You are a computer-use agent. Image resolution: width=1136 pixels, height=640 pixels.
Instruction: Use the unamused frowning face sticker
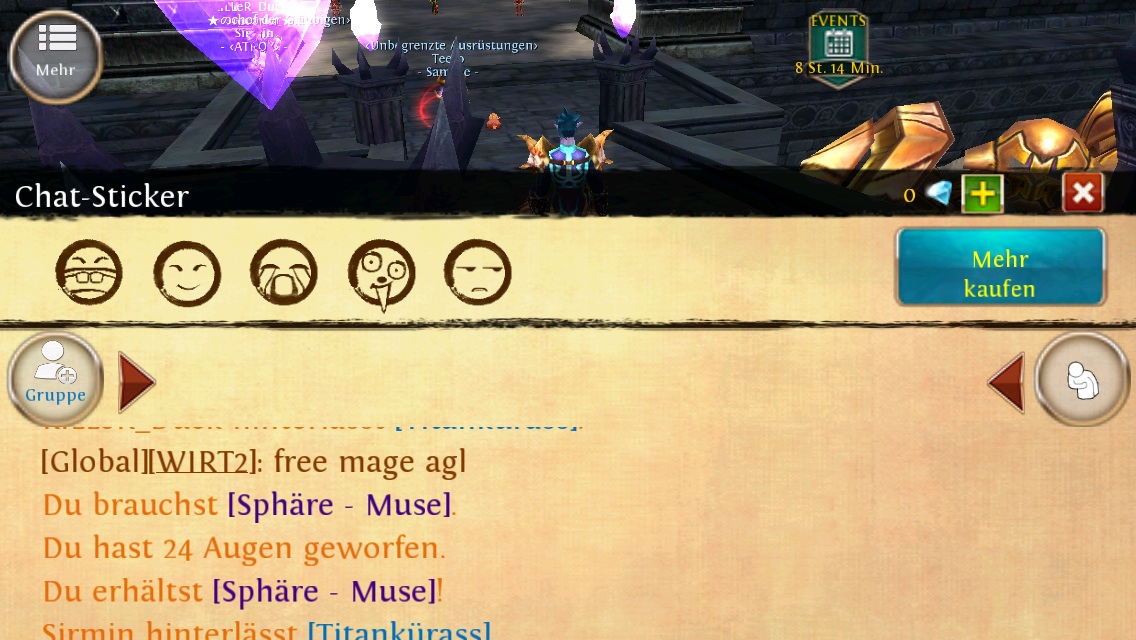point(478,273)
